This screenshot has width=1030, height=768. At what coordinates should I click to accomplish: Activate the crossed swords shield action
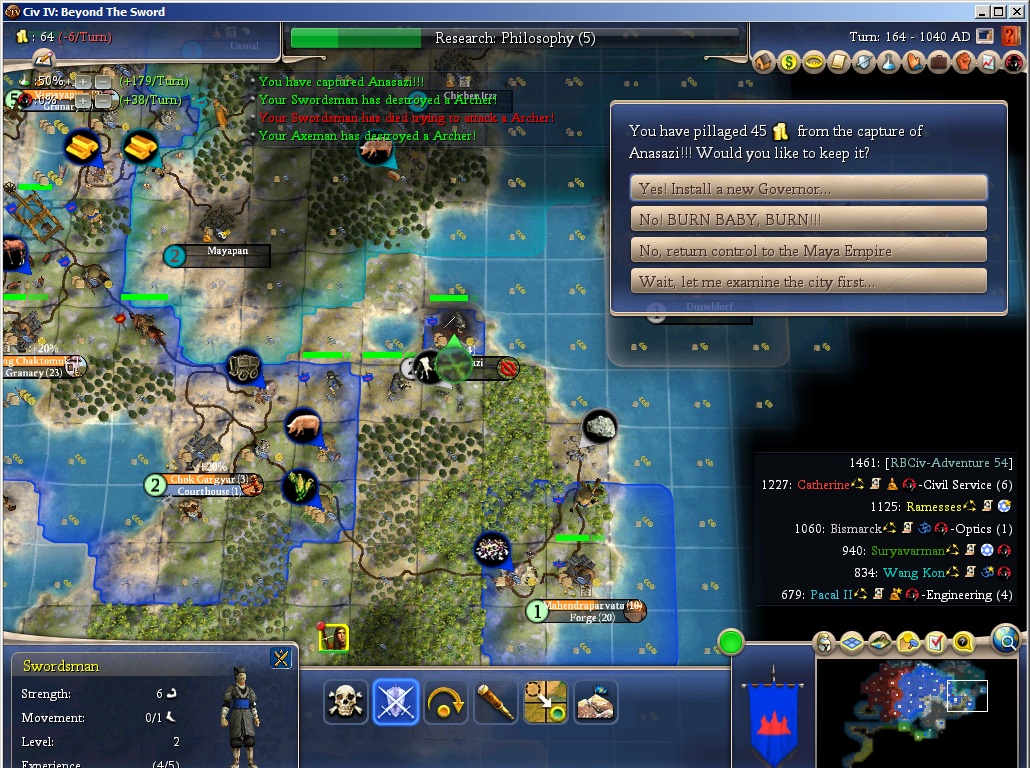[x=396, y=702]
